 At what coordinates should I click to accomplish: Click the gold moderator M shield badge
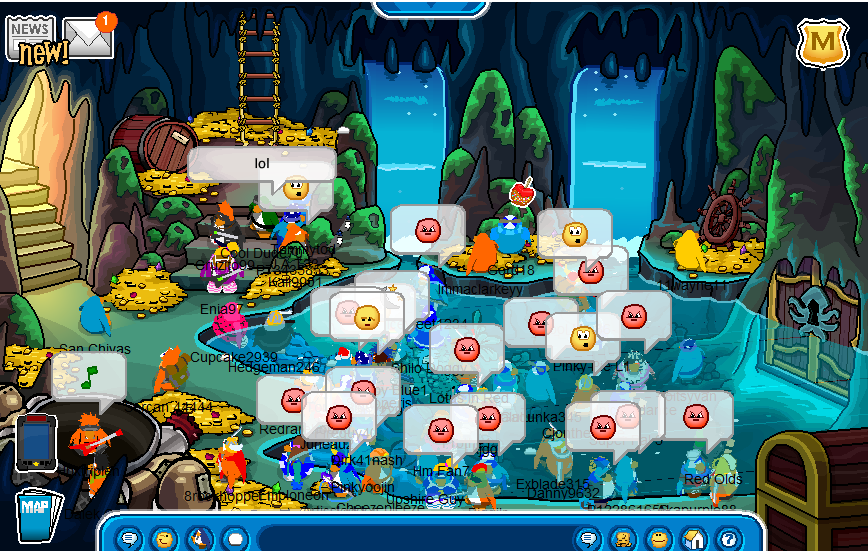pyautogui.click(x=822, y=44)
